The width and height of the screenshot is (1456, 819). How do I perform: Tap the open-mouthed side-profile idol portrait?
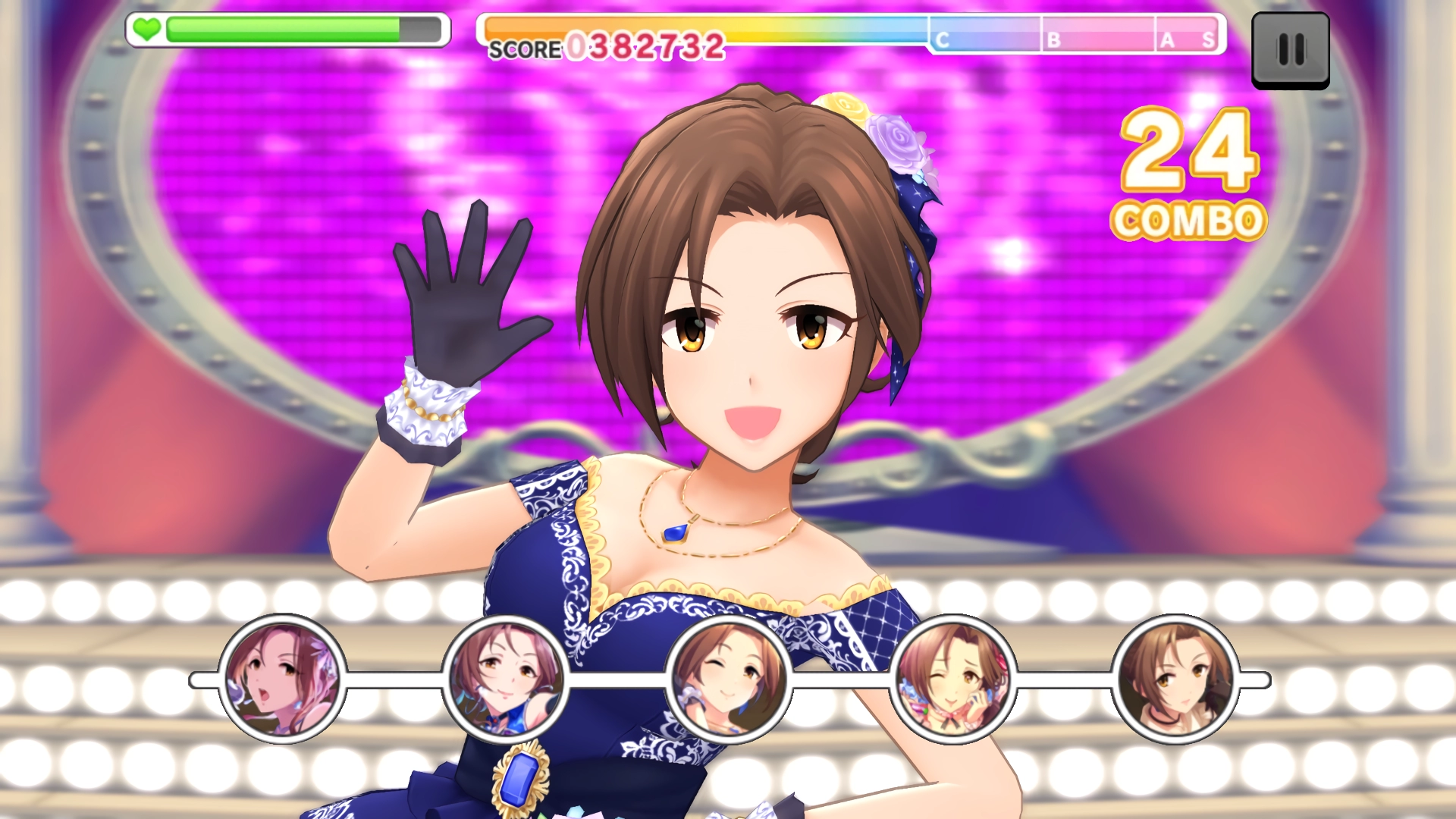pyautogui.click(x=282, y=679)
